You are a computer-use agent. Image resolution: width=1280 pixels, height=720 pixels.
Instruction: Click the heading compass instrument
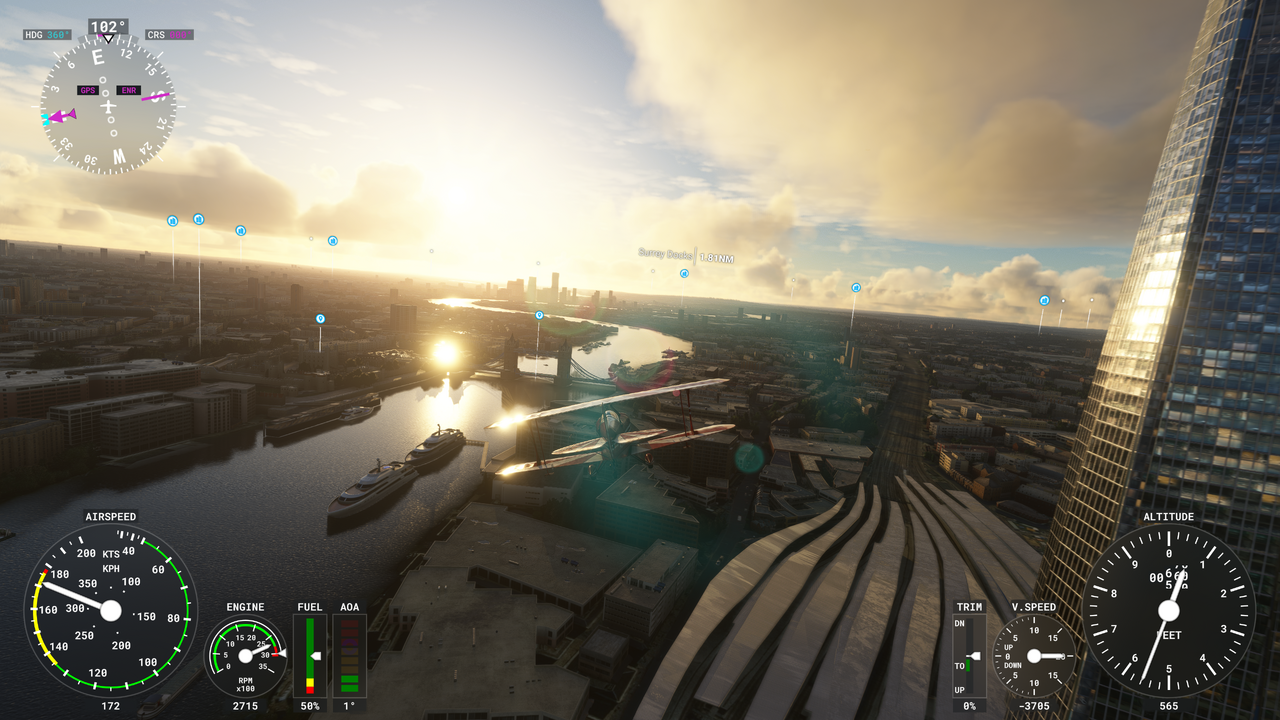[x=108, y=105]
